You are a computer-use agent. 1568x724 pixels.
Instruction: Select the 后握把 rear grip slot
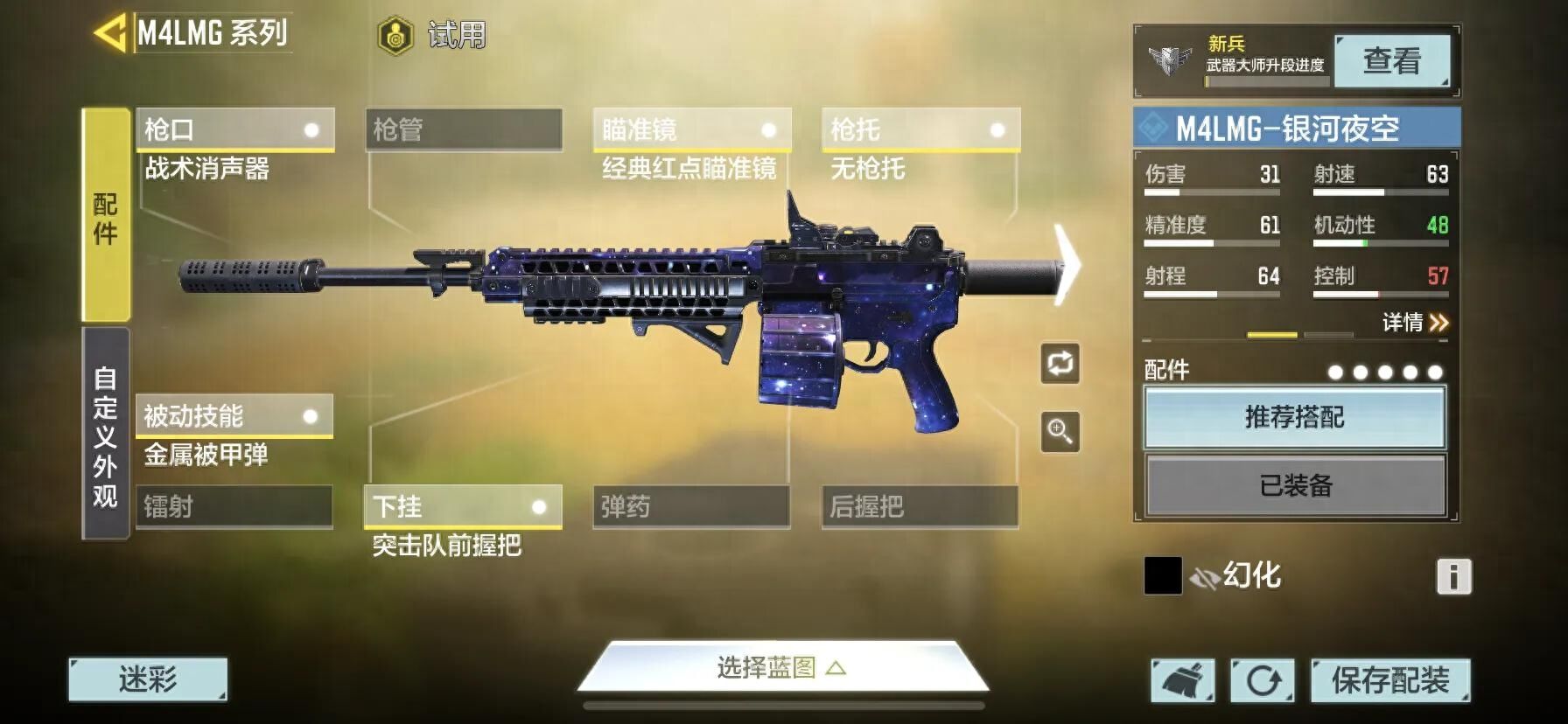click(x=920, y=507)
